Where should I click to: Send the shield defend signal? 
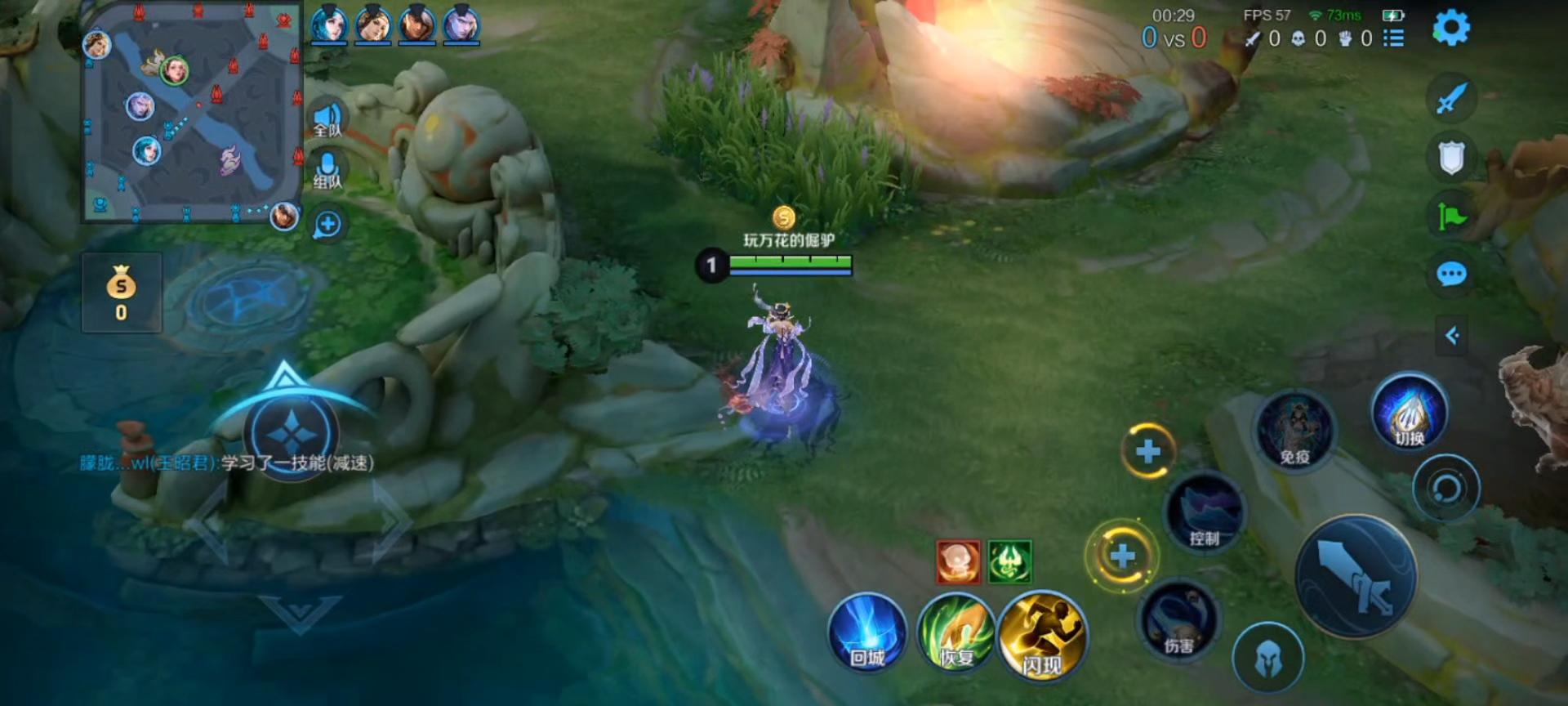click(x=1451, y=158)
